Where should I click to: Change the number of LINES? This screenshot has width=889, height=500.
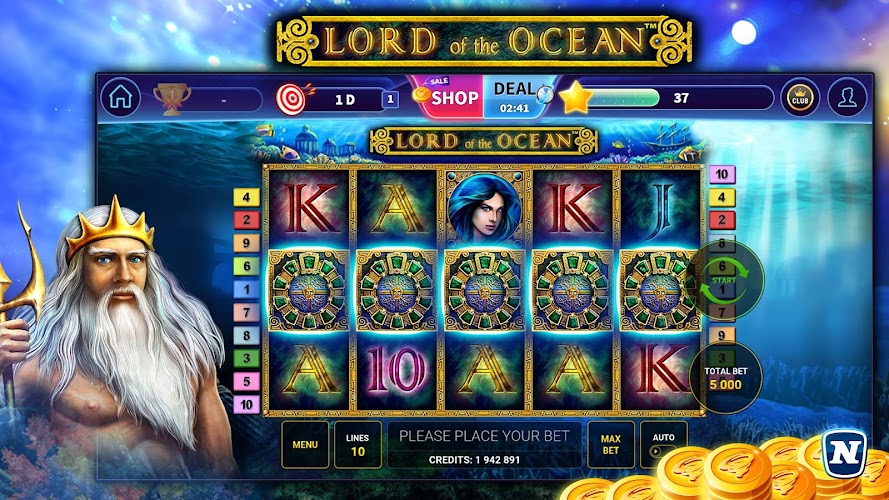click(357, 445)
